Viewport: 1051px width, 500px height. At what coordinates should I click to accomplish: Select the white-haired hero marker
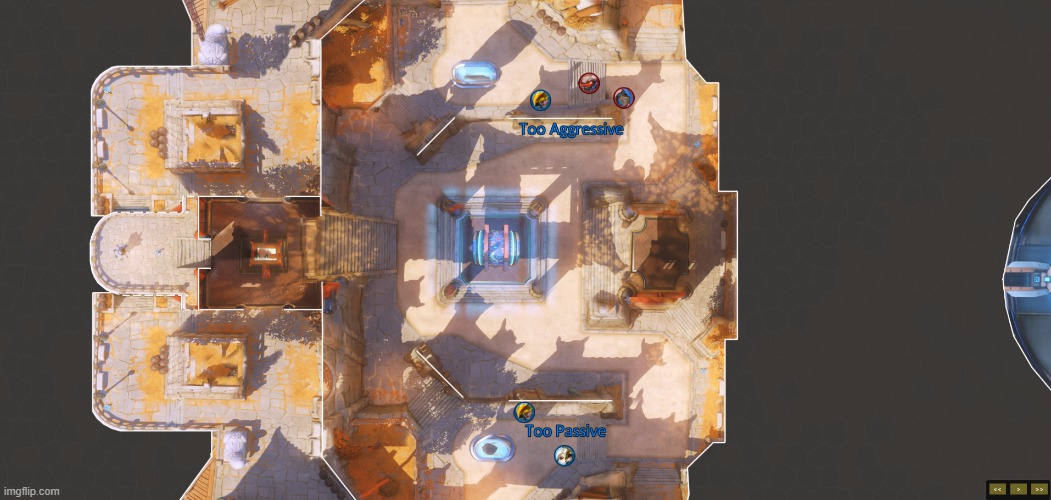564,456
